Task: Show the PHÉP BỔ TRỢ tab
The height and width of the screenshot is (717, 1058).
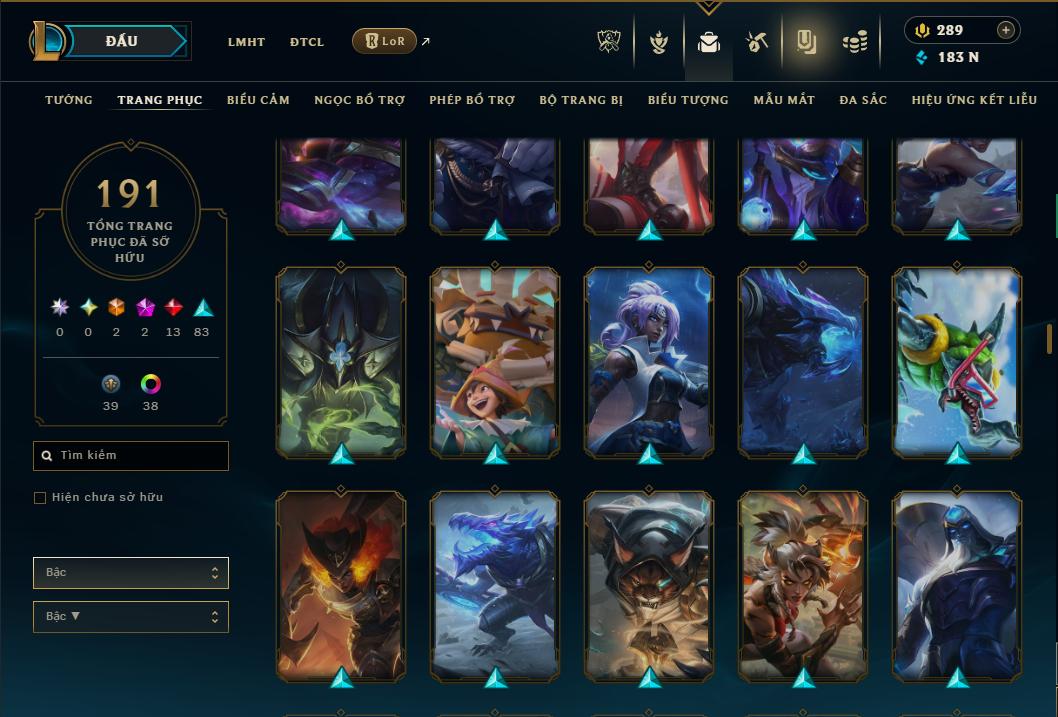Action: pos(472,100)
